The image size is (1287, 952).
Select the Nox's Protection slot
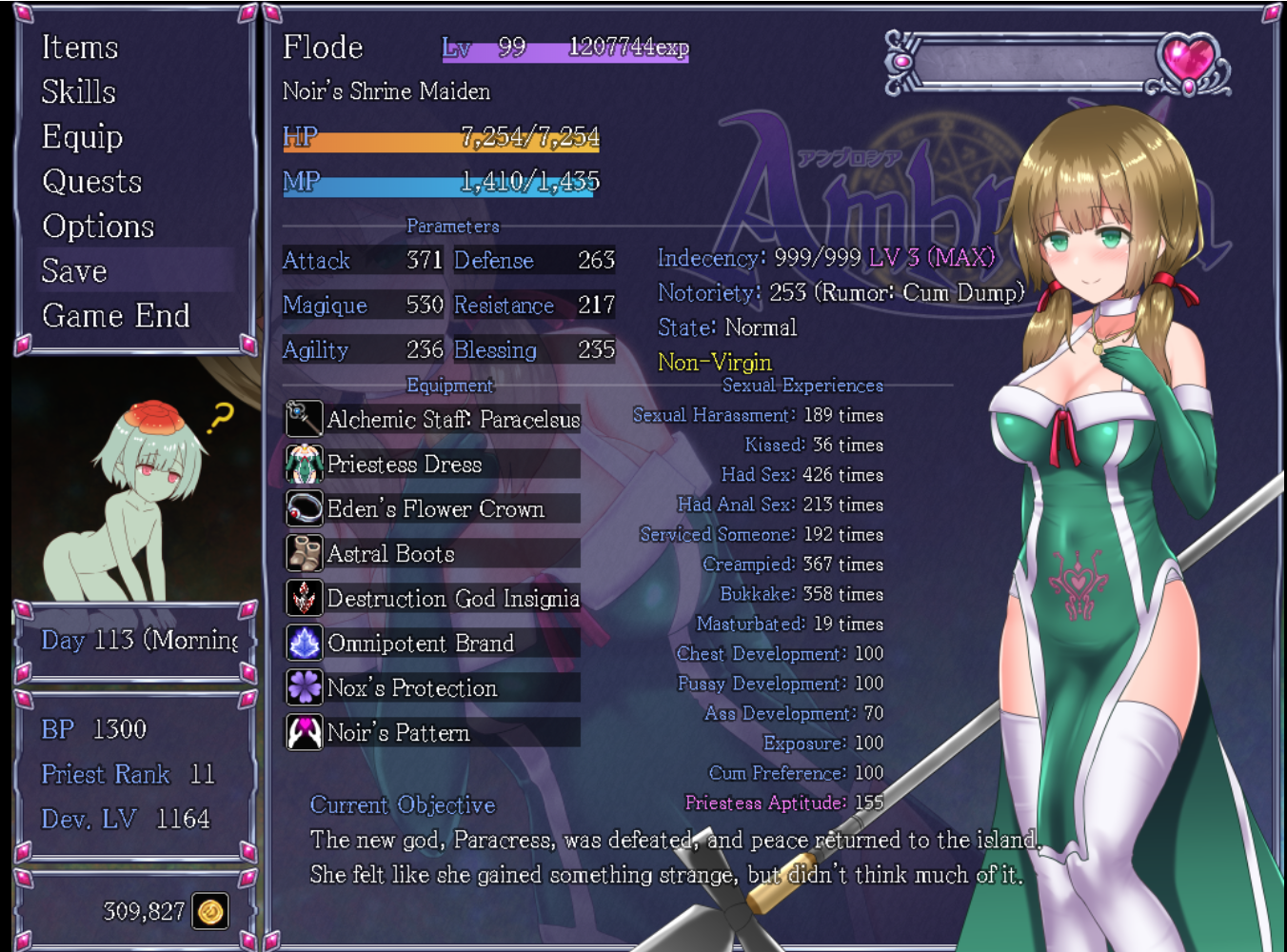click(x=434, y=687)
